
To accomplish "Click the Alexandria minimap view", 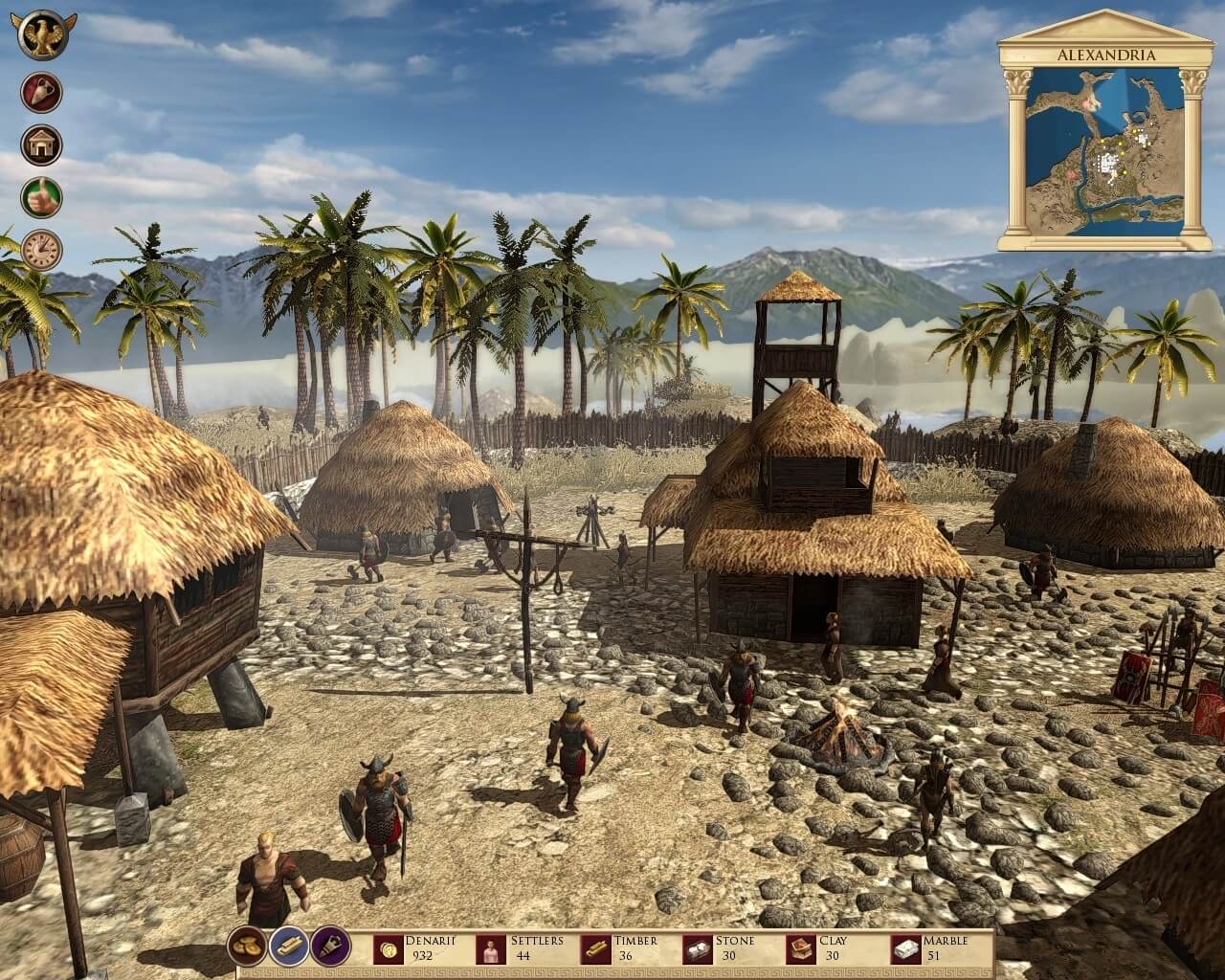I will (x=1110, y=144).
